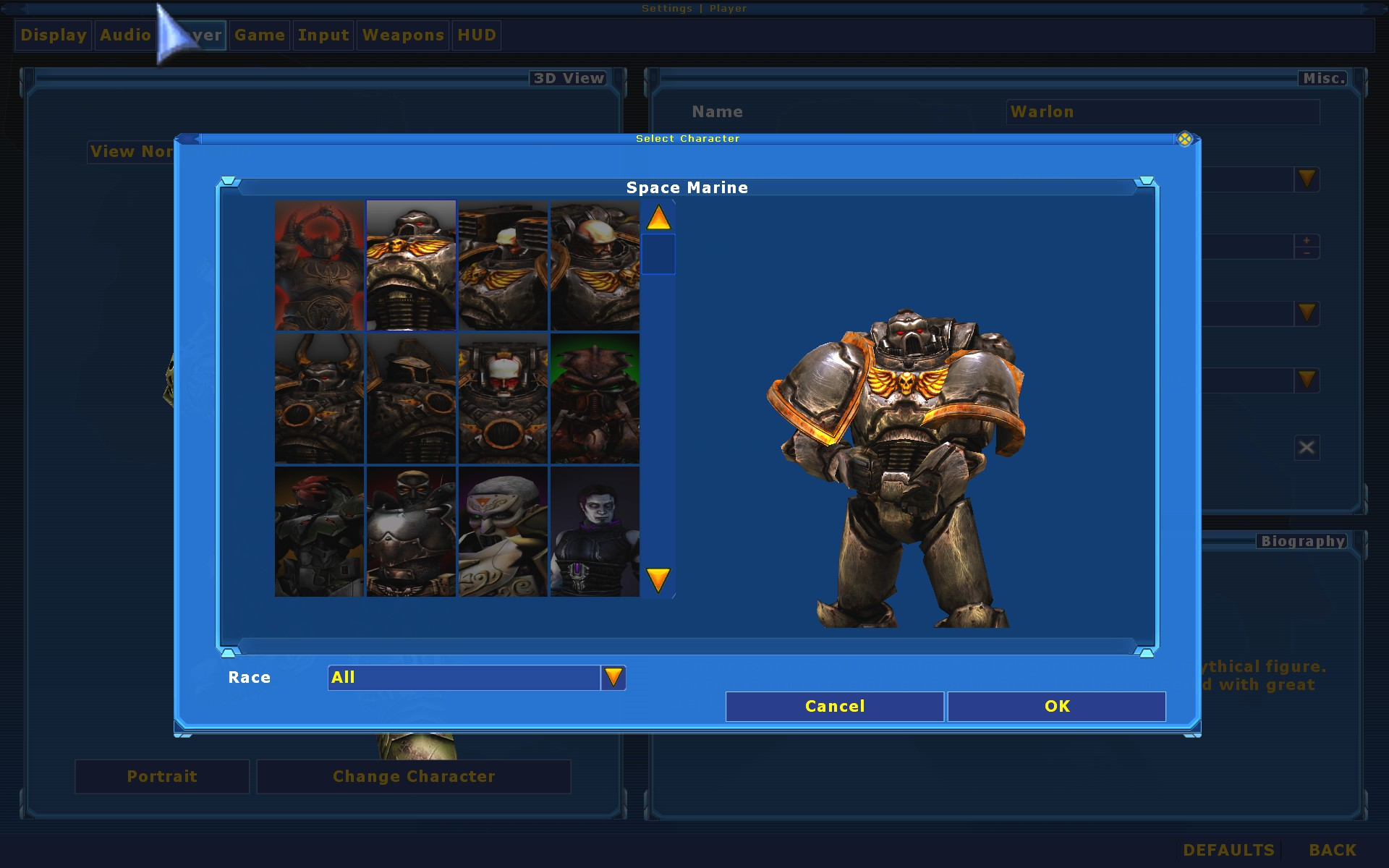Switch to the Display tab
Screen dimensions: 1389x868
click(x=52, y=35)
